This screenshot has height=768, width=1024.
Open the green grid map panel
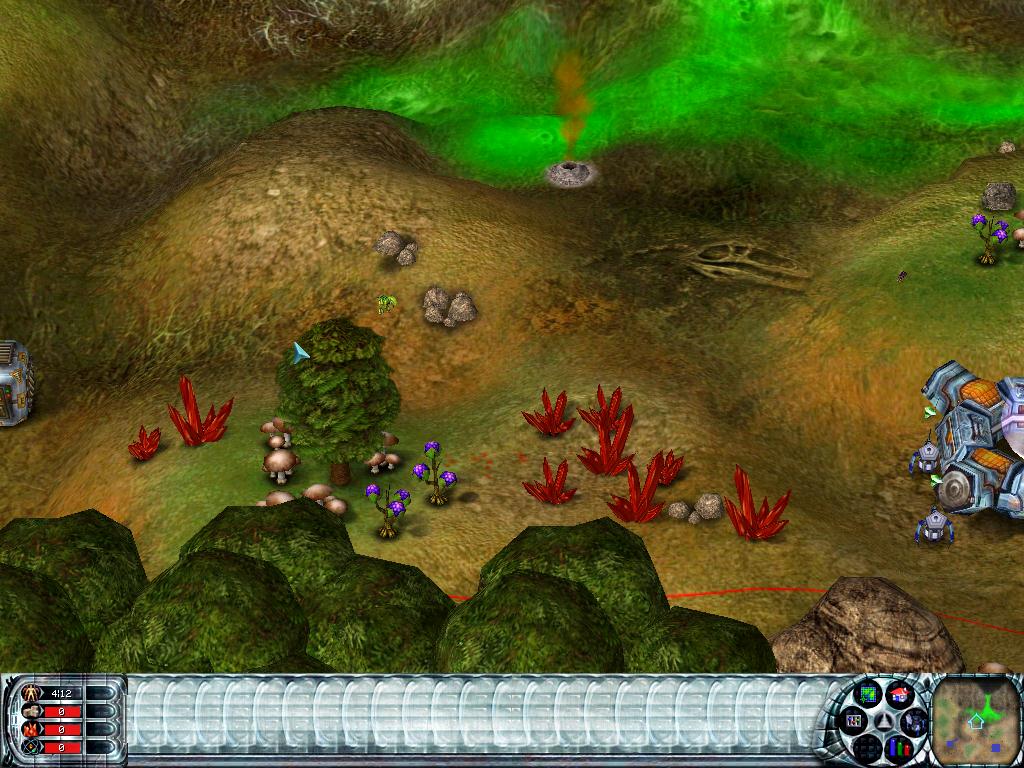coord(868,693)
